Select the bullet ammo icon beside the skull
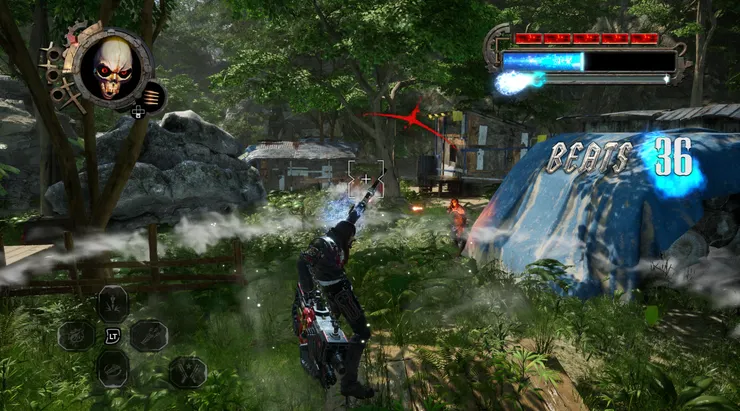The height and width of the screenshot is (411, 740). pyautogui.click(x=152, y=97)
